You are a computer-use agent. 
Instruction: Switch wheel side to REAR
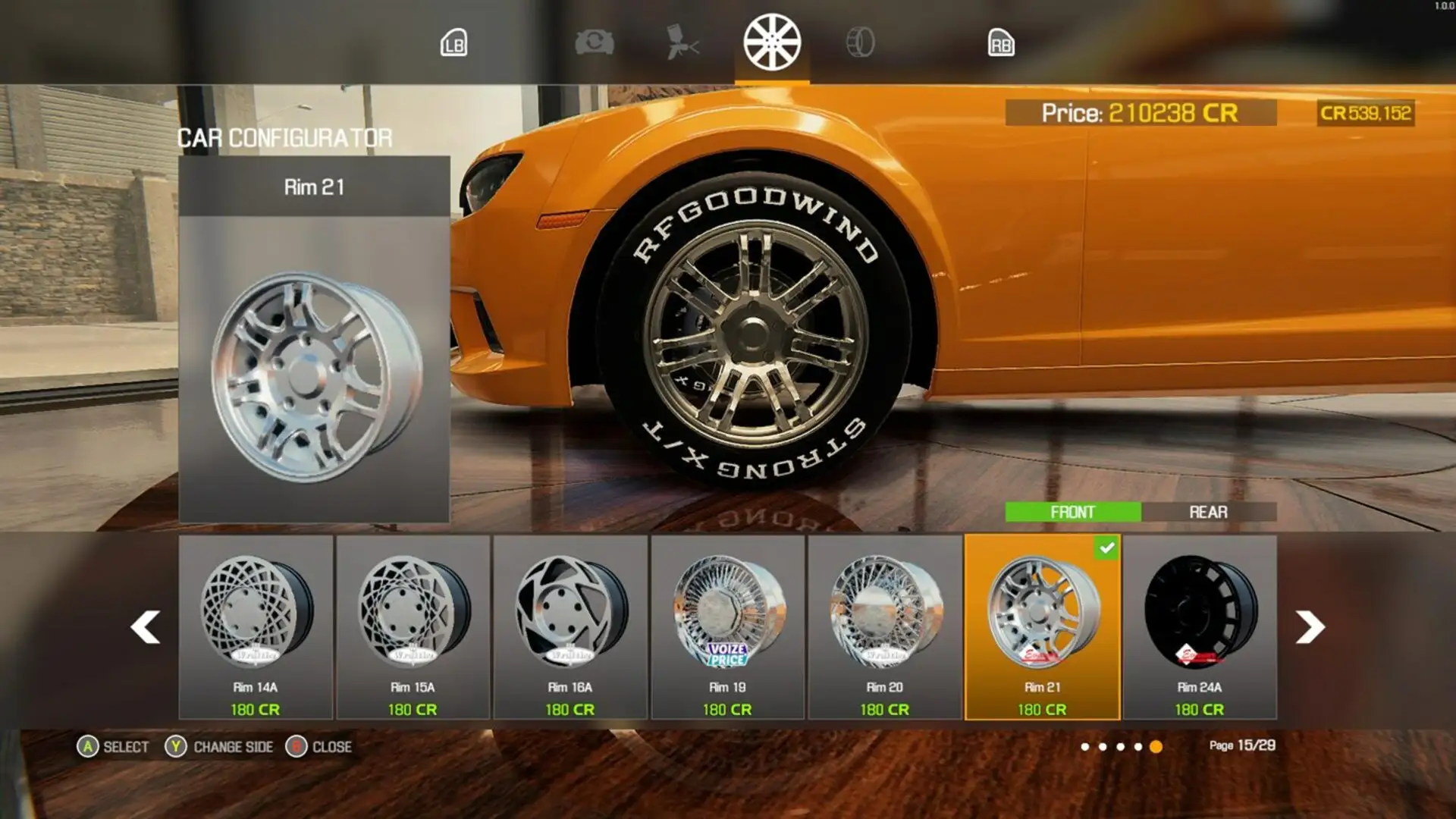[x=1210, y=513]
